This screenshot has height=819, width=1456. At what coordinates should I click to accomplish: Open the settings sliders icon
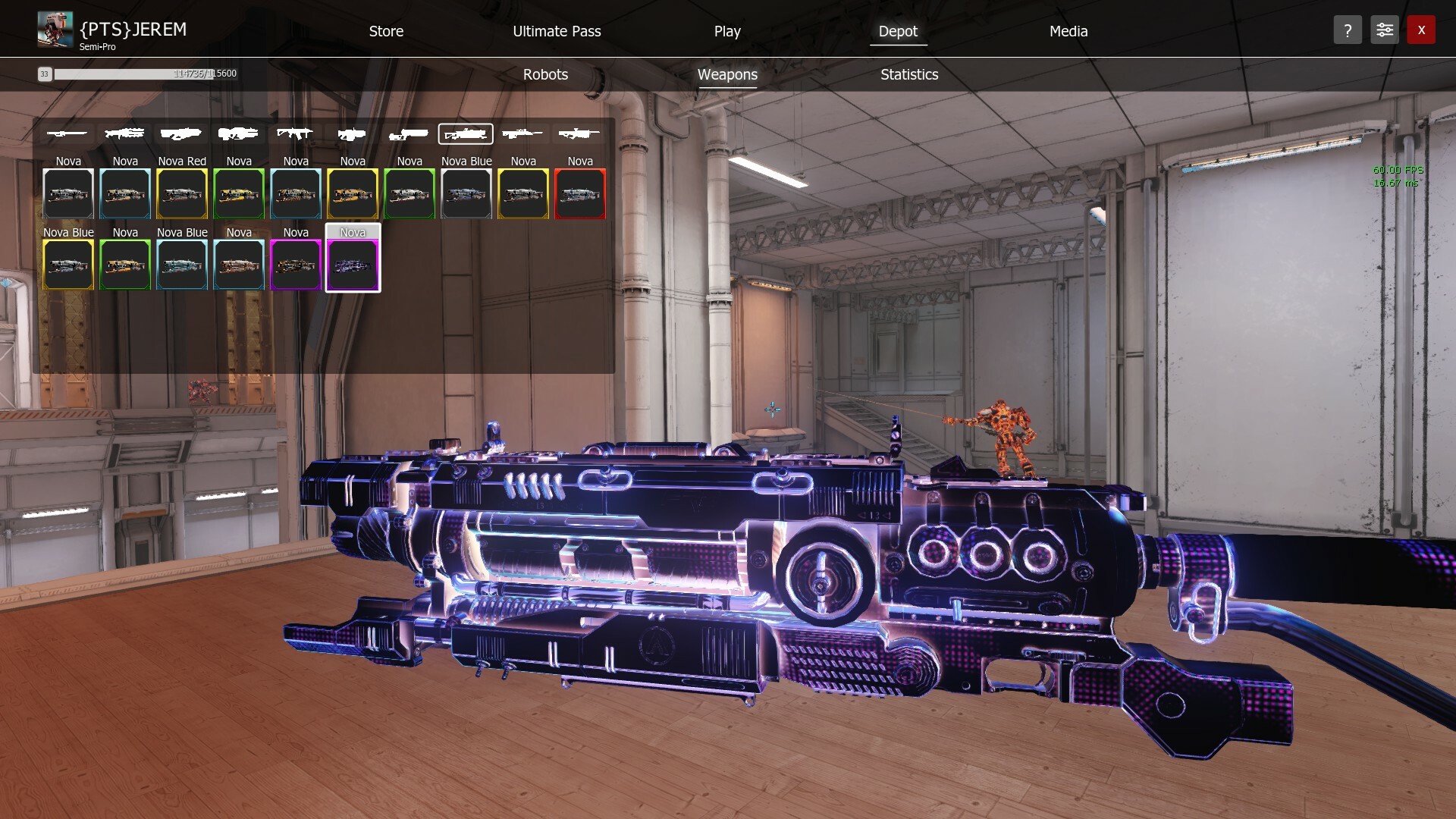(1384, 30)
